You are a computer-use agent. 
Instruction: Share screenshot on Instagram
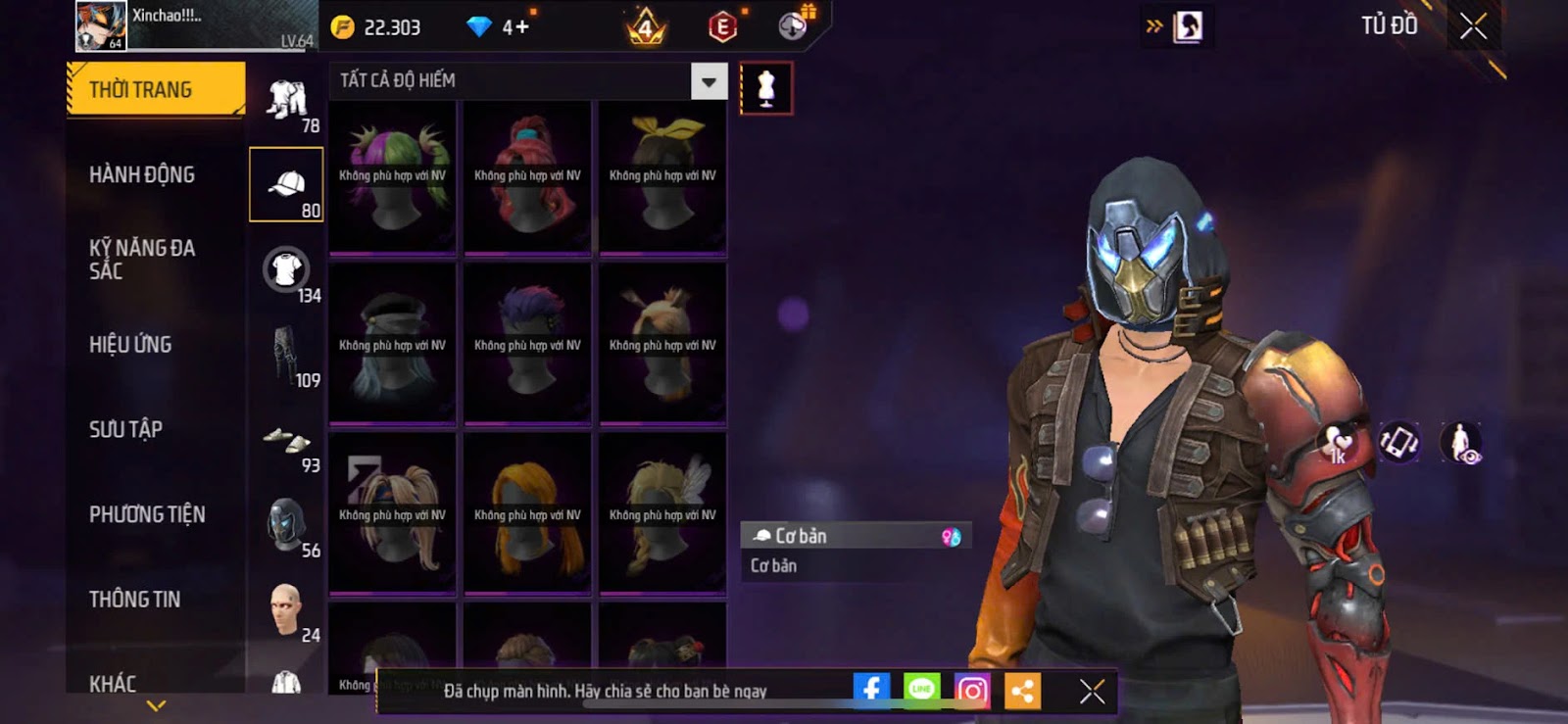coord(972,691)
